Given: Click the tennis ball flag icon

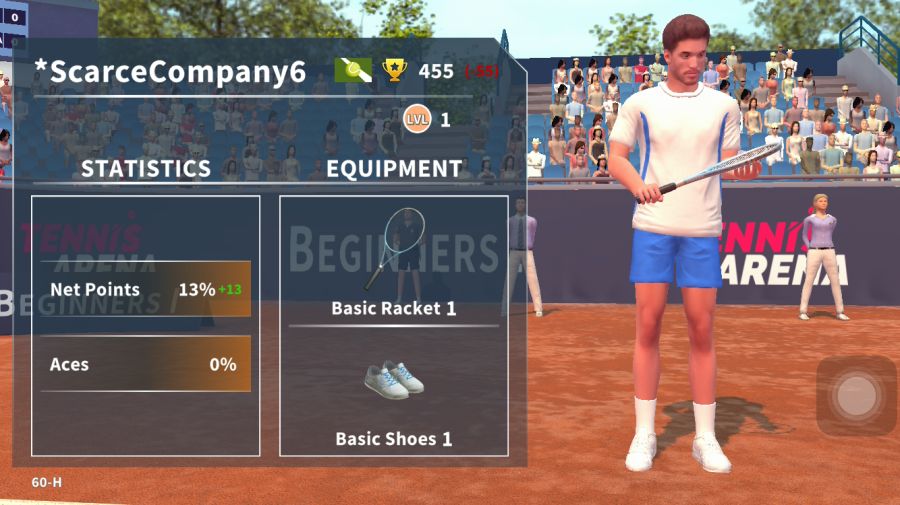Looking at the screenshot, I should [x=353, y=71].
